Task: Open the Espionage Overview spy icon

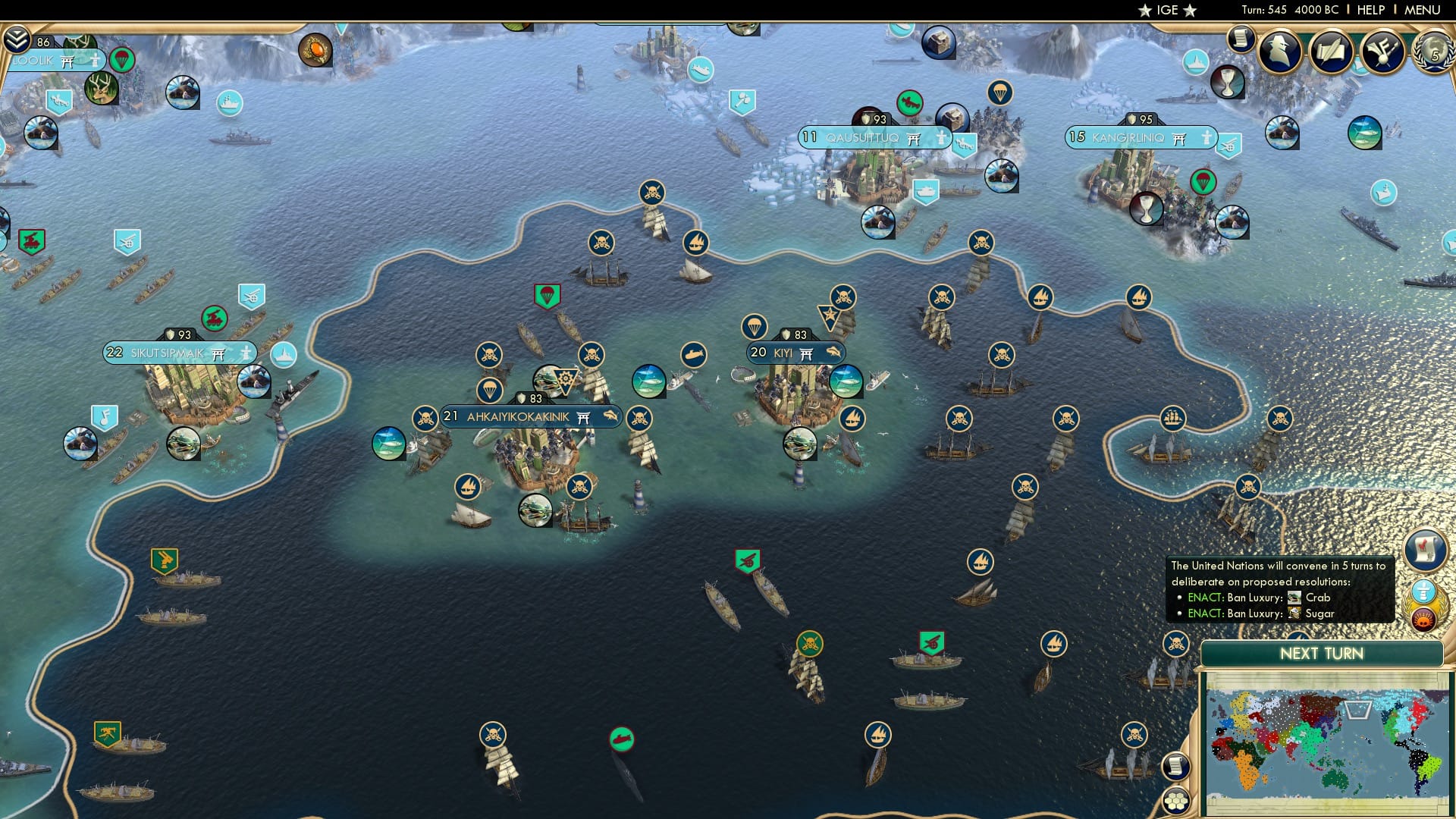Action: tap(1280, 52)
